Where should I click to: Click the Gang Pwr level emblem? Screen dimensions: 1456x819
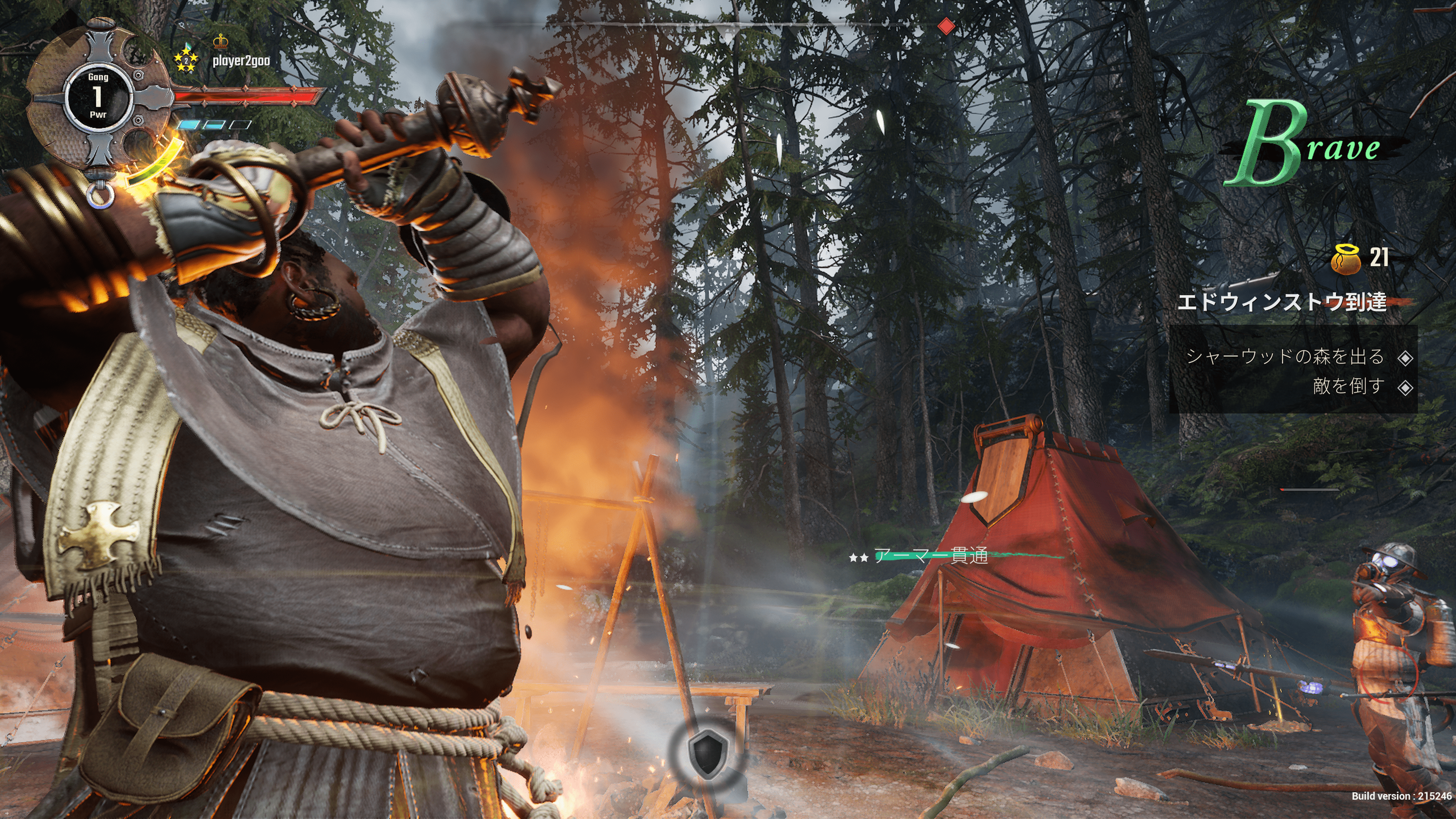(x=98, y=97)
